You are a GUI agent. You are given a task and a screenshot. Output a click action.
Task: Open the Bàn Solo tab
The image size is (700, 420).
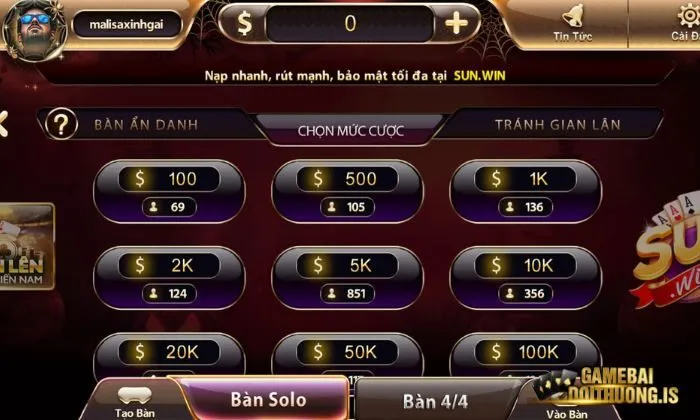click(x=268, y=400)
